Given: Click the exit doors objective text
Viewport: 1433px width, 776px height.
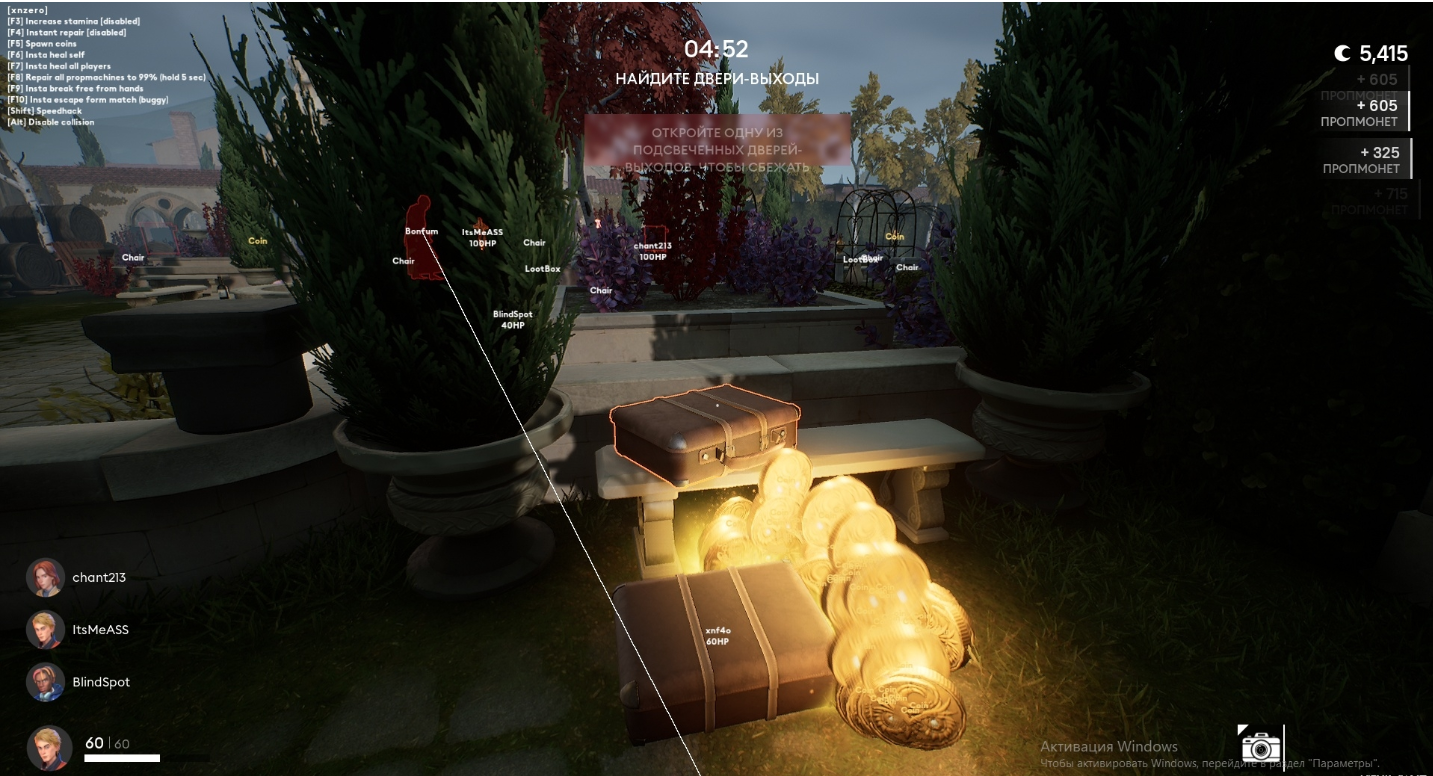Looking at the screenshot, I should click(x=717, y=78).
